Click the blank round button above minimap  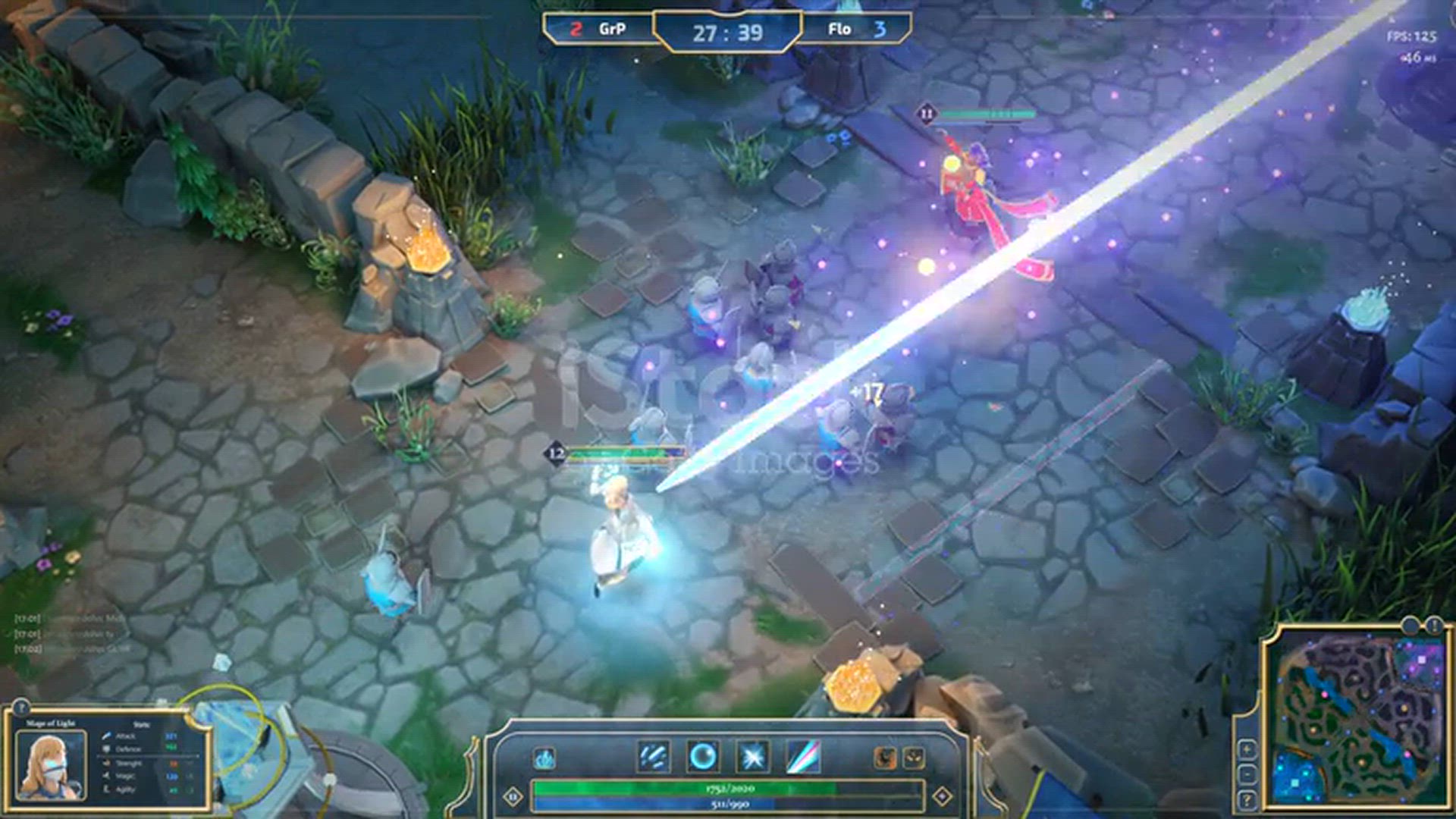point(1409,626)
